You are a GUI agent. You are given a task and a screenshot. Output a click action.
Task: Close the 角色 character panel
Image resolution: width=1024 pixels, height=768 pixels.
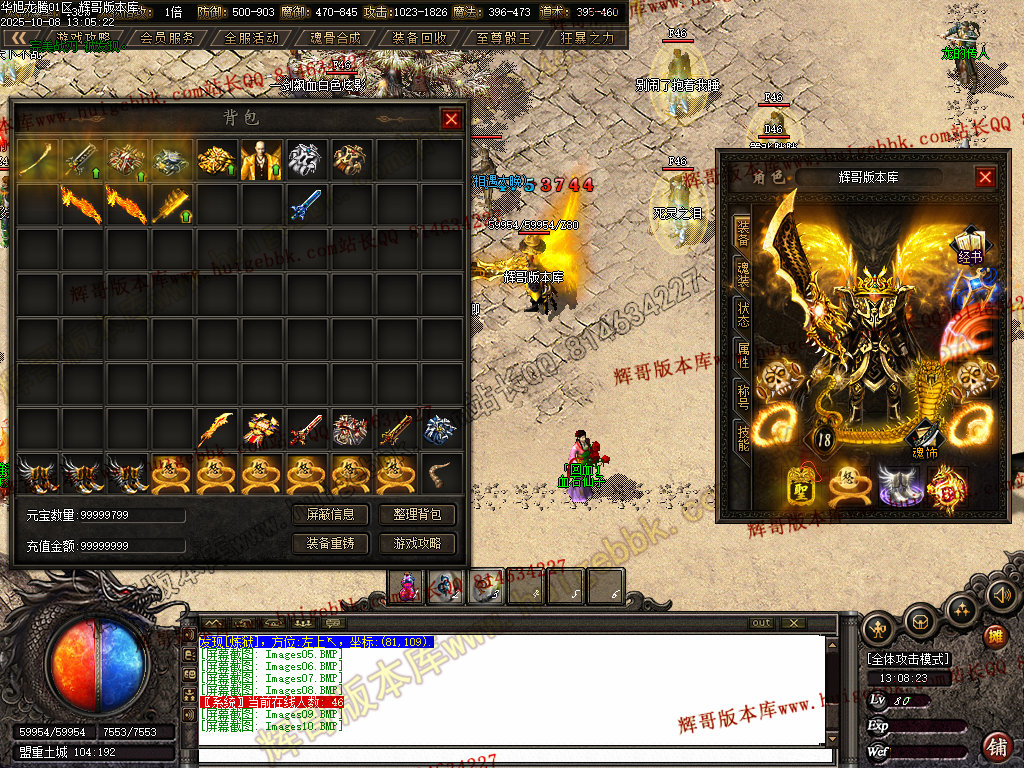985,177
